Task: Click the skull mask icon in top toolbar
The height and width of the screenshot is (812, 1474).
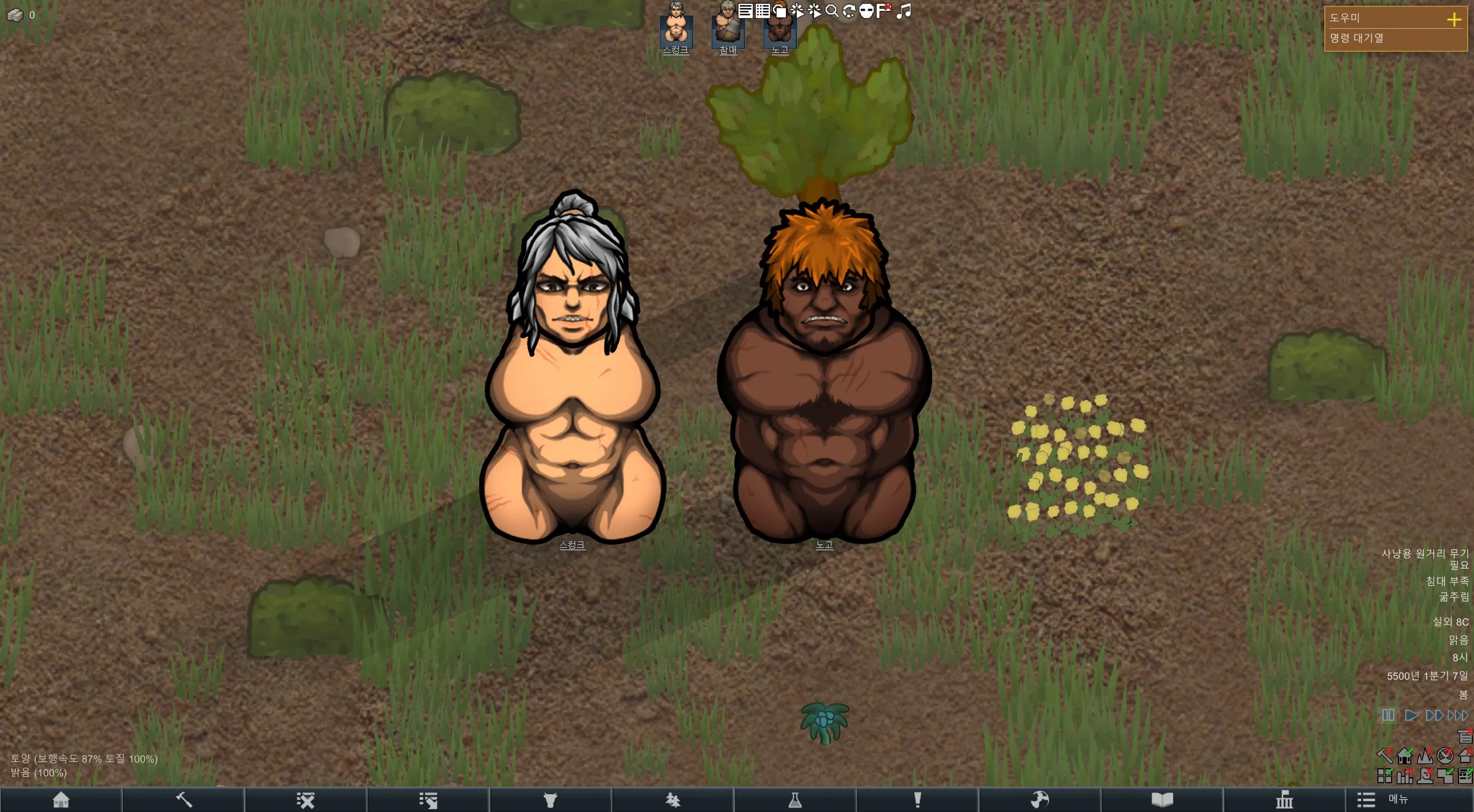Action: pos(866,10)
